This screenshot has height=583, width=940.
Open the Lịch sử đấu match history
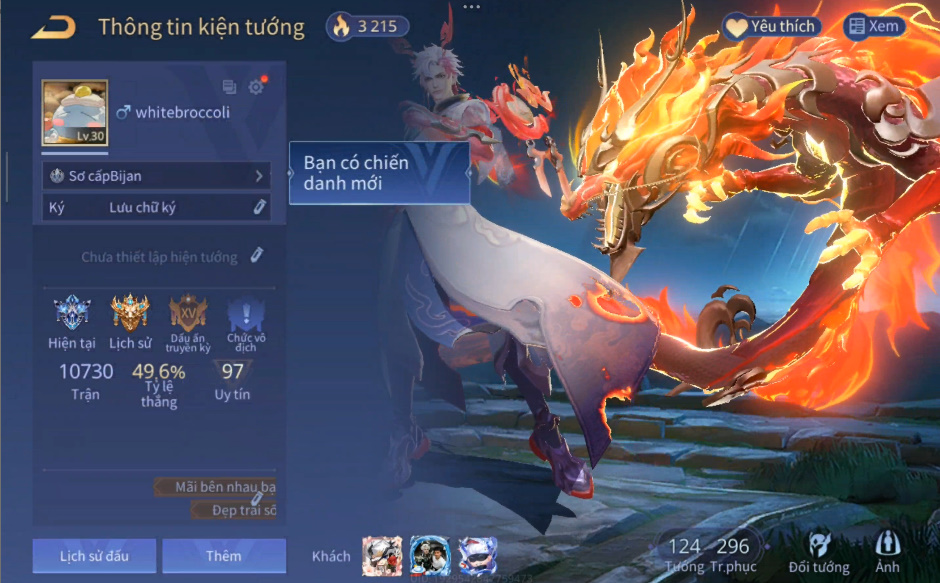(94, 556)
